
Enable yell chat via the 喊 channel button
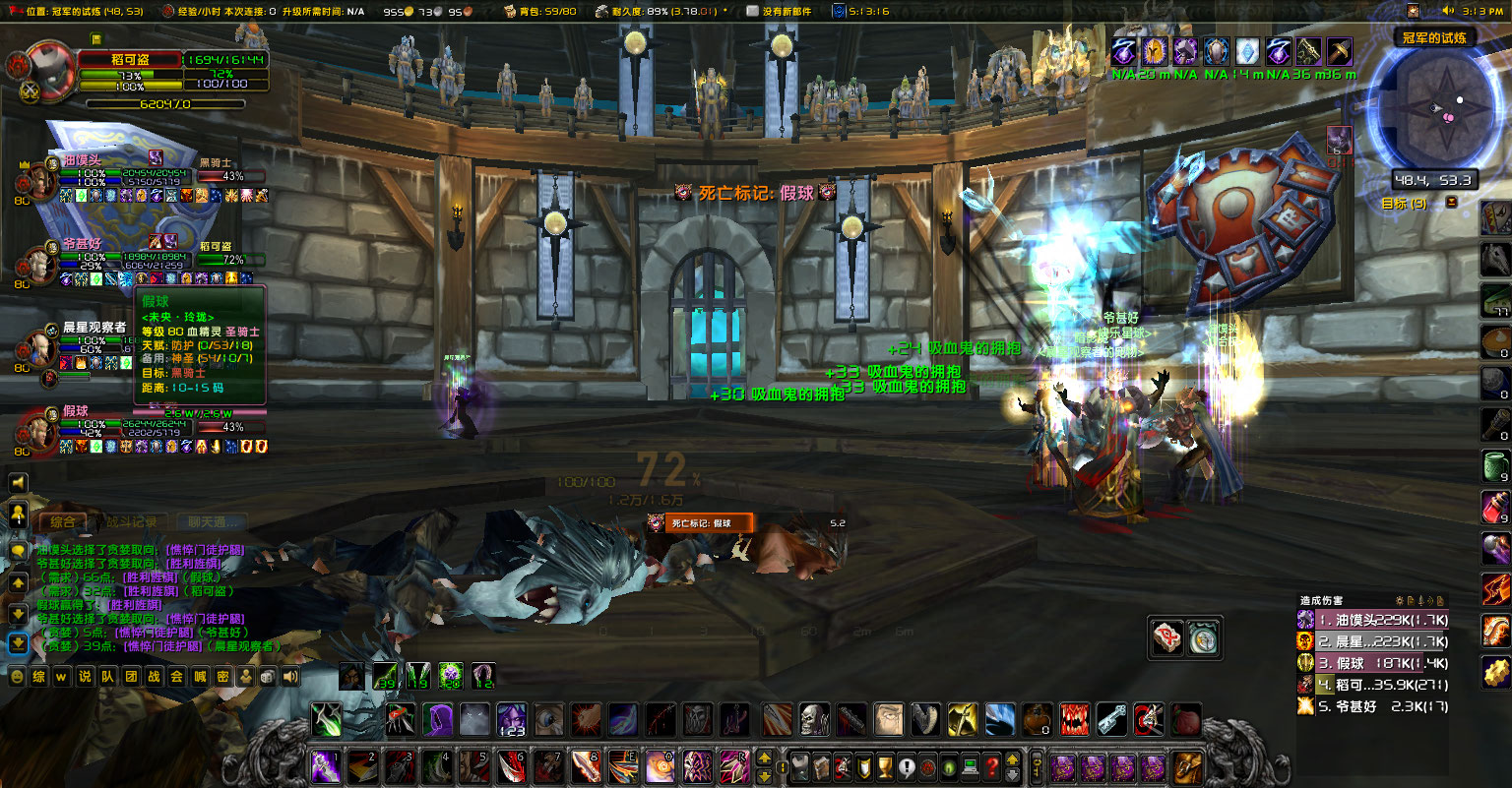click(x=200, y=676)
